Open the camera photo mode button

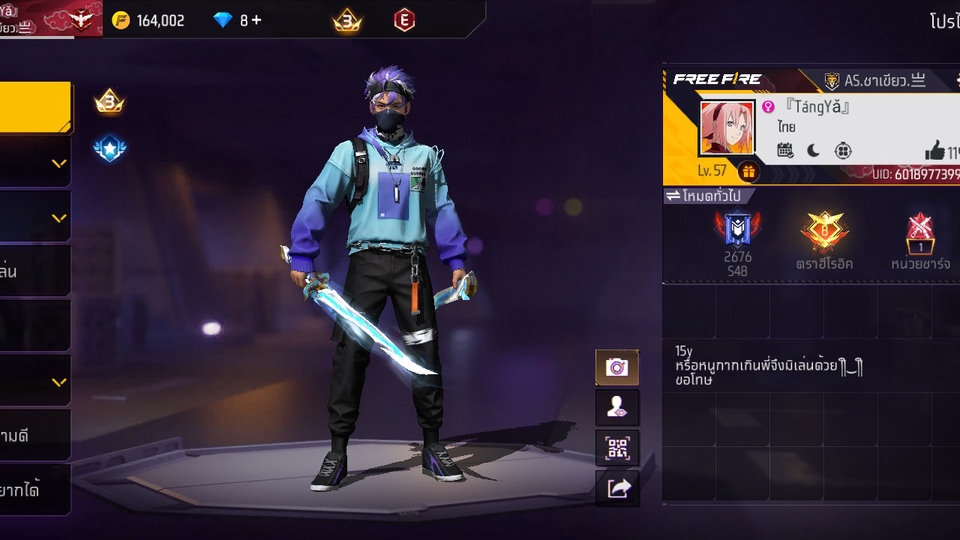tap(617, 367)
